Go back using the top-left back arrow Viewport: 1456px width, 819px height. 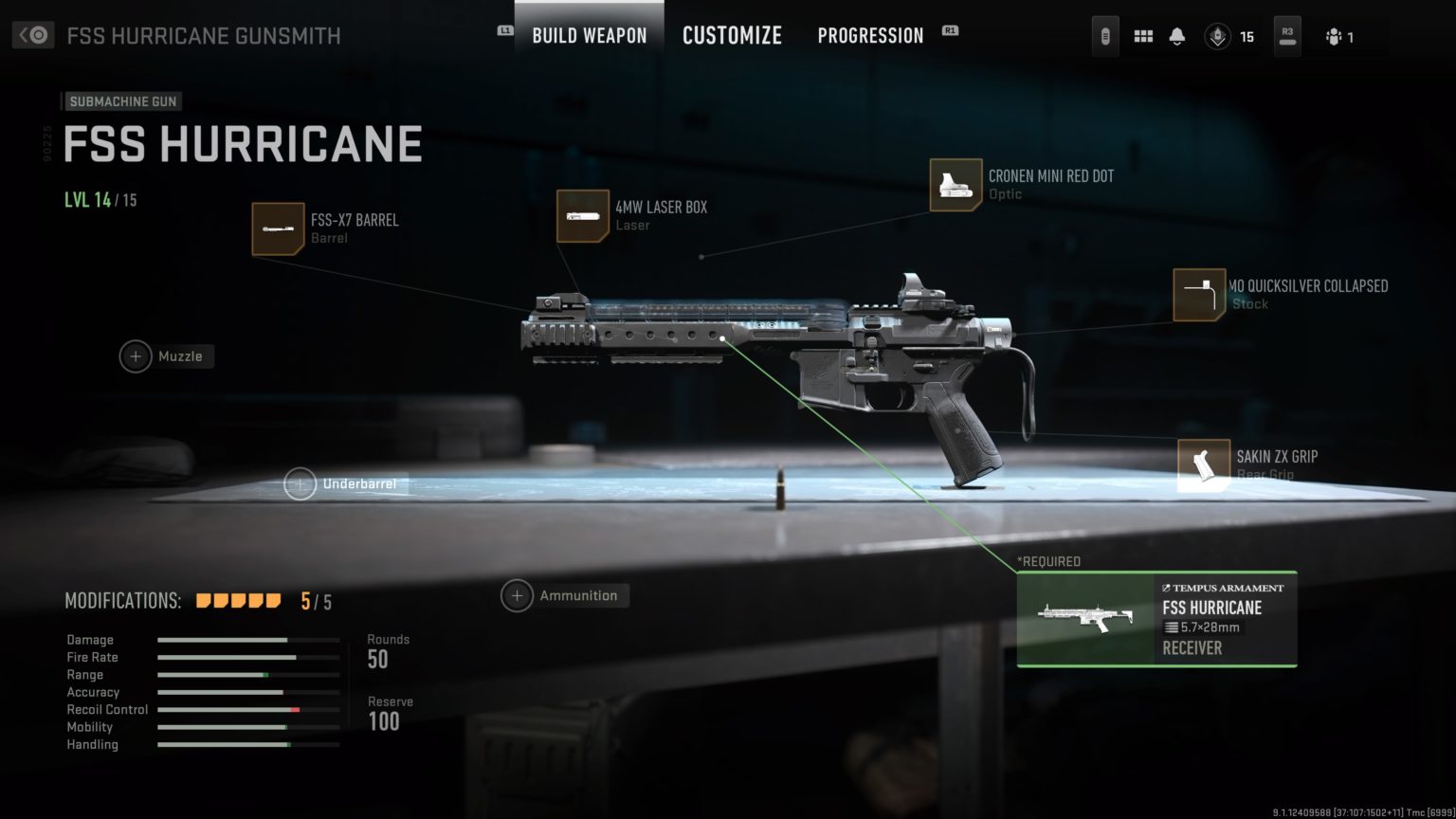coord(33,35)
